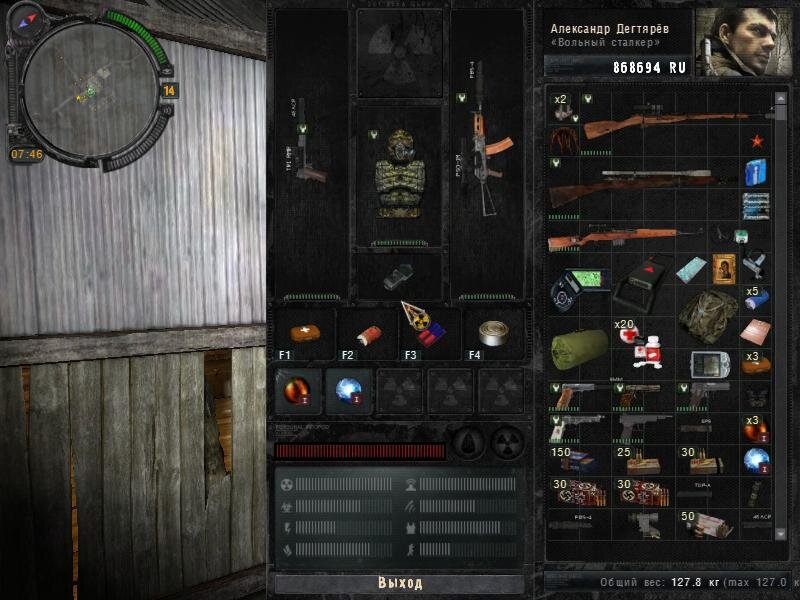Choose the canned food in quick slot F4
Image resolution: width=800 pixels, height=600 pixels.
491,333
